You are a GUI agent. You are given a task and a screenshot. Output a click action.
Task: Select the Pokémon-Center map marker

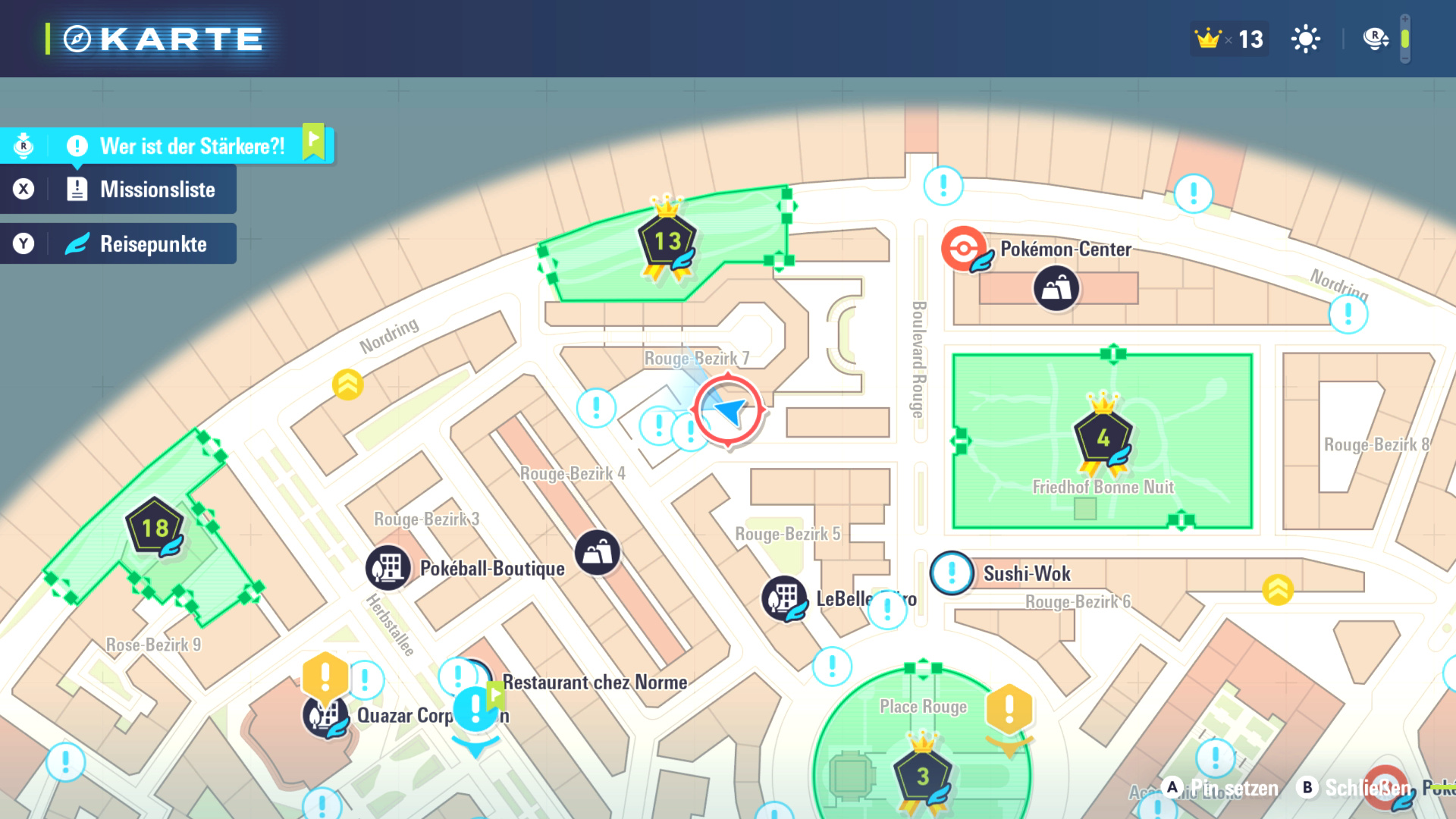point(964,249)
